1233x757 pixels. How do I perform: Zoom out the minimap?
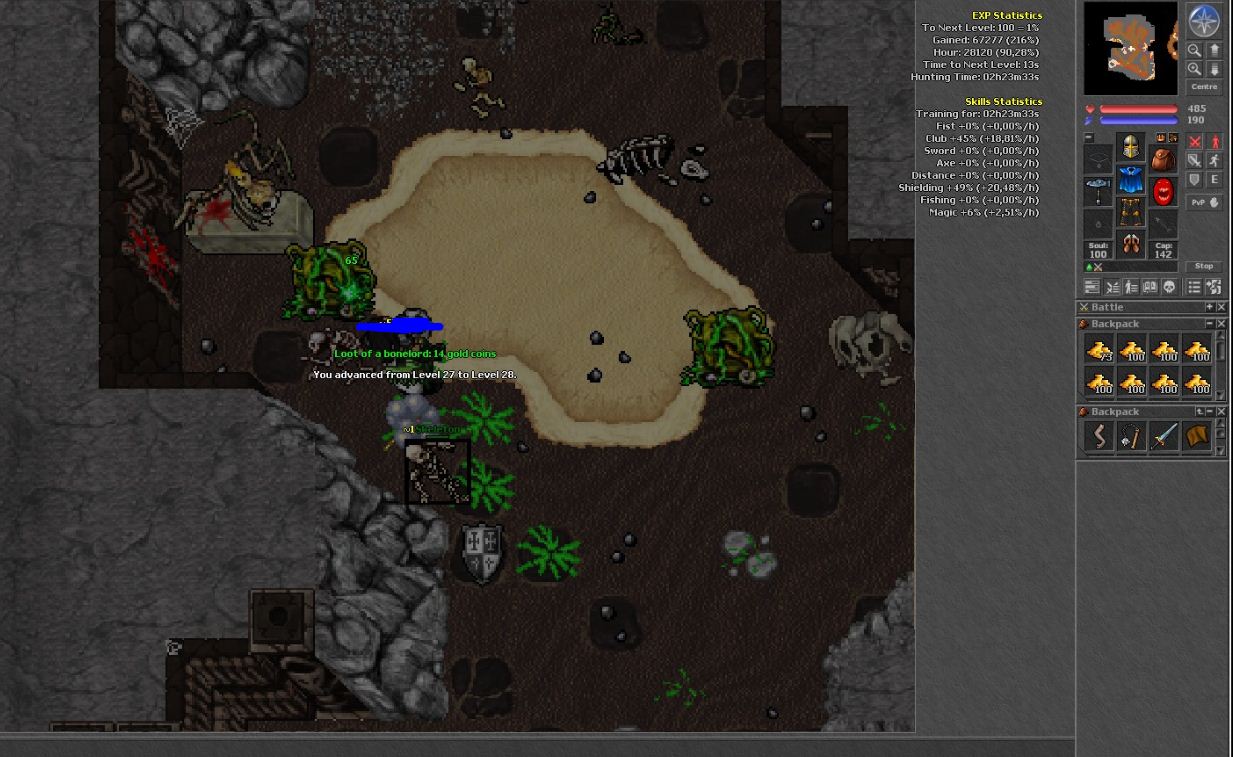1194,50
